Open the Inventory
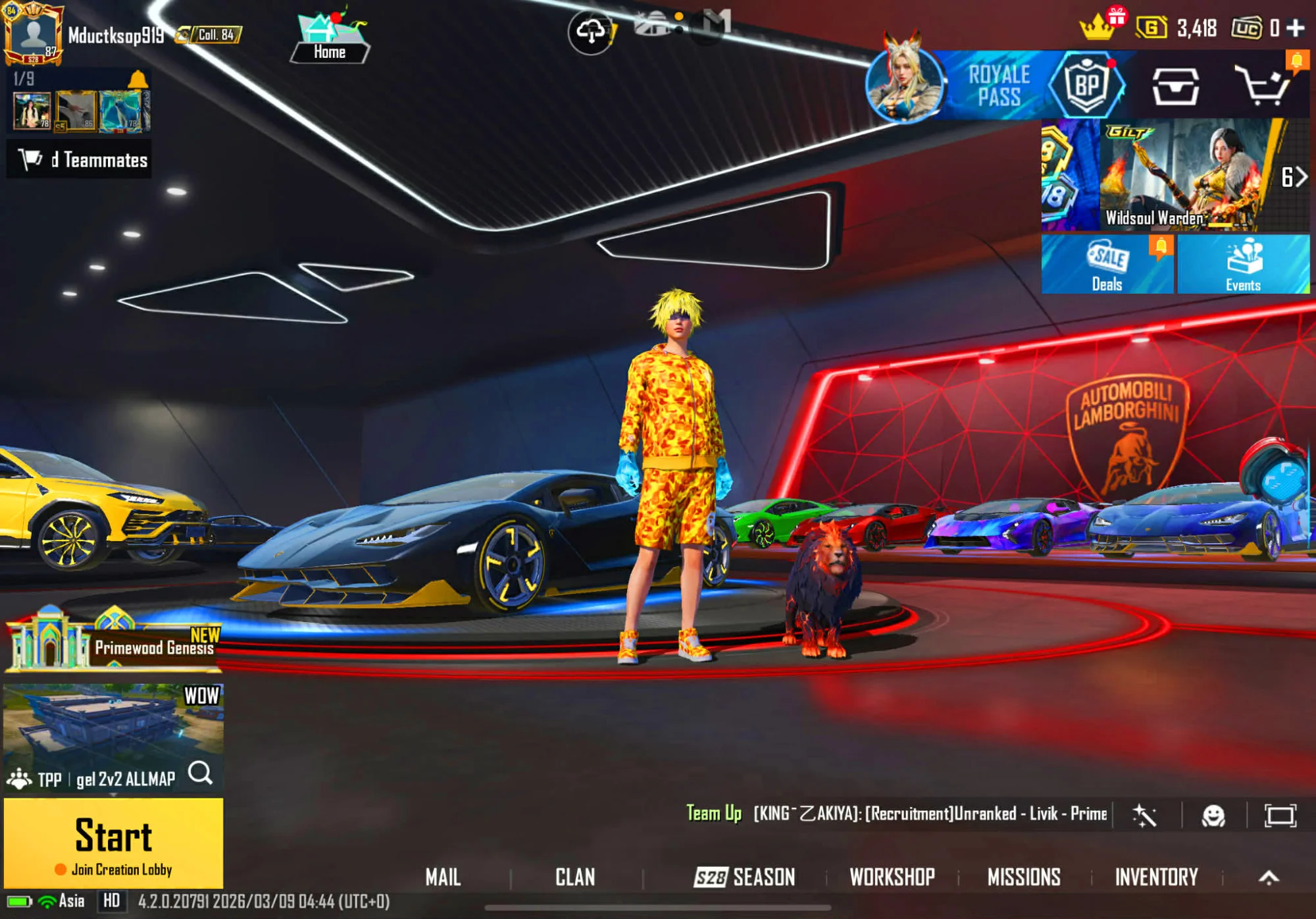The width and height of the screenshot is (1316, 919). click(x=1156, y=877)
